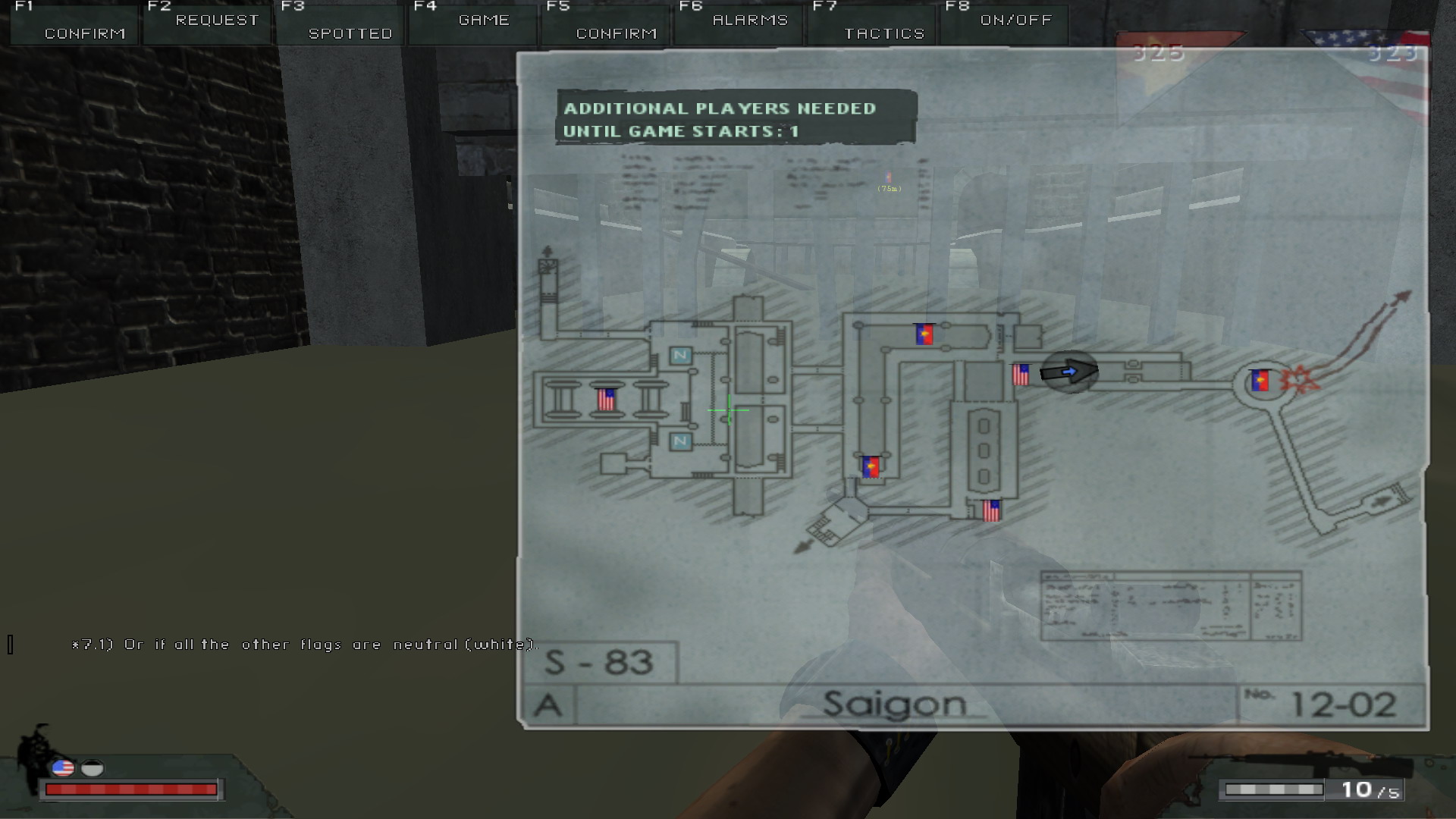Click the player direction arrow on the map
Image resolution: width=1456 pixels, height=819 pixels.
[x=1069, y=372]
